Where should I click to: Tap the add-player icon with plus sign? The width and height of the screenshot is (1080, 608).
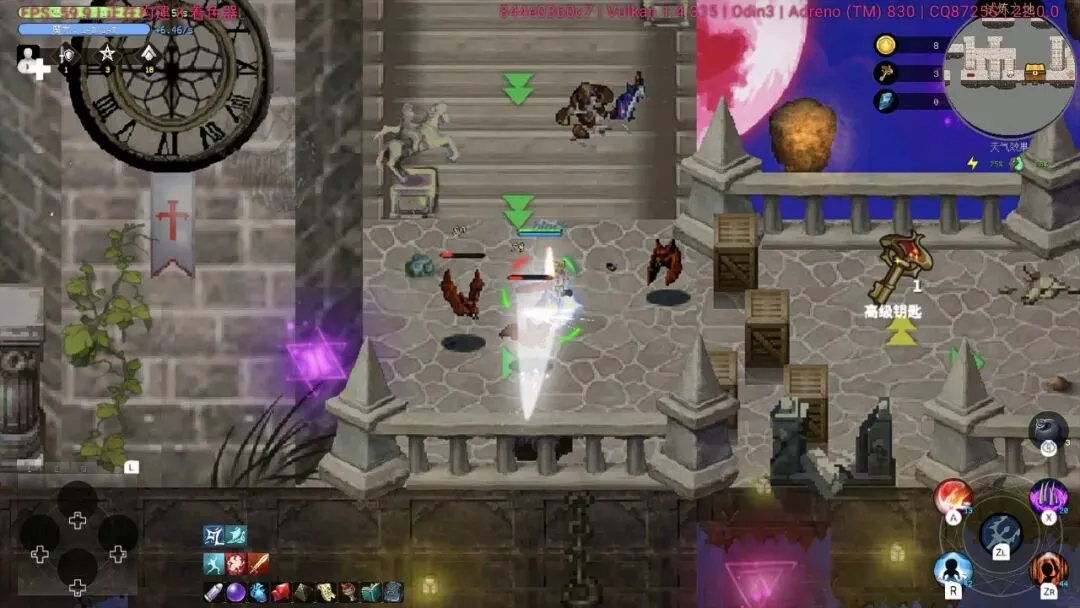click(x=32, y=60)
